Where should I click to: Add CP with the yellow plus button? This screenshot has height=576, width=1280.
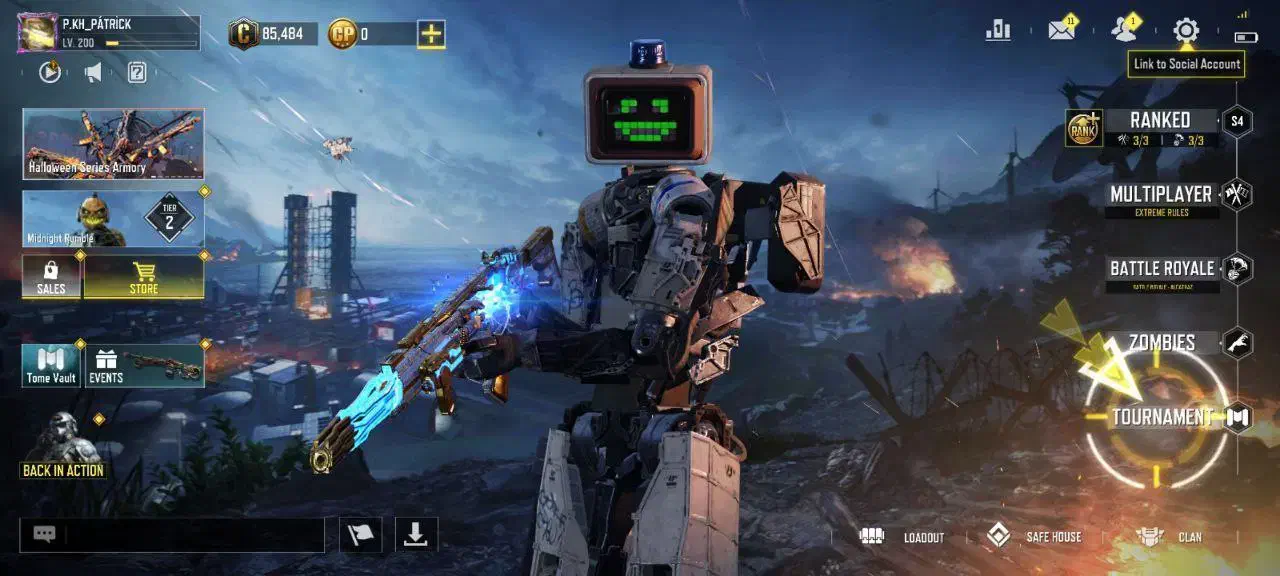click(x=431, y=34)
